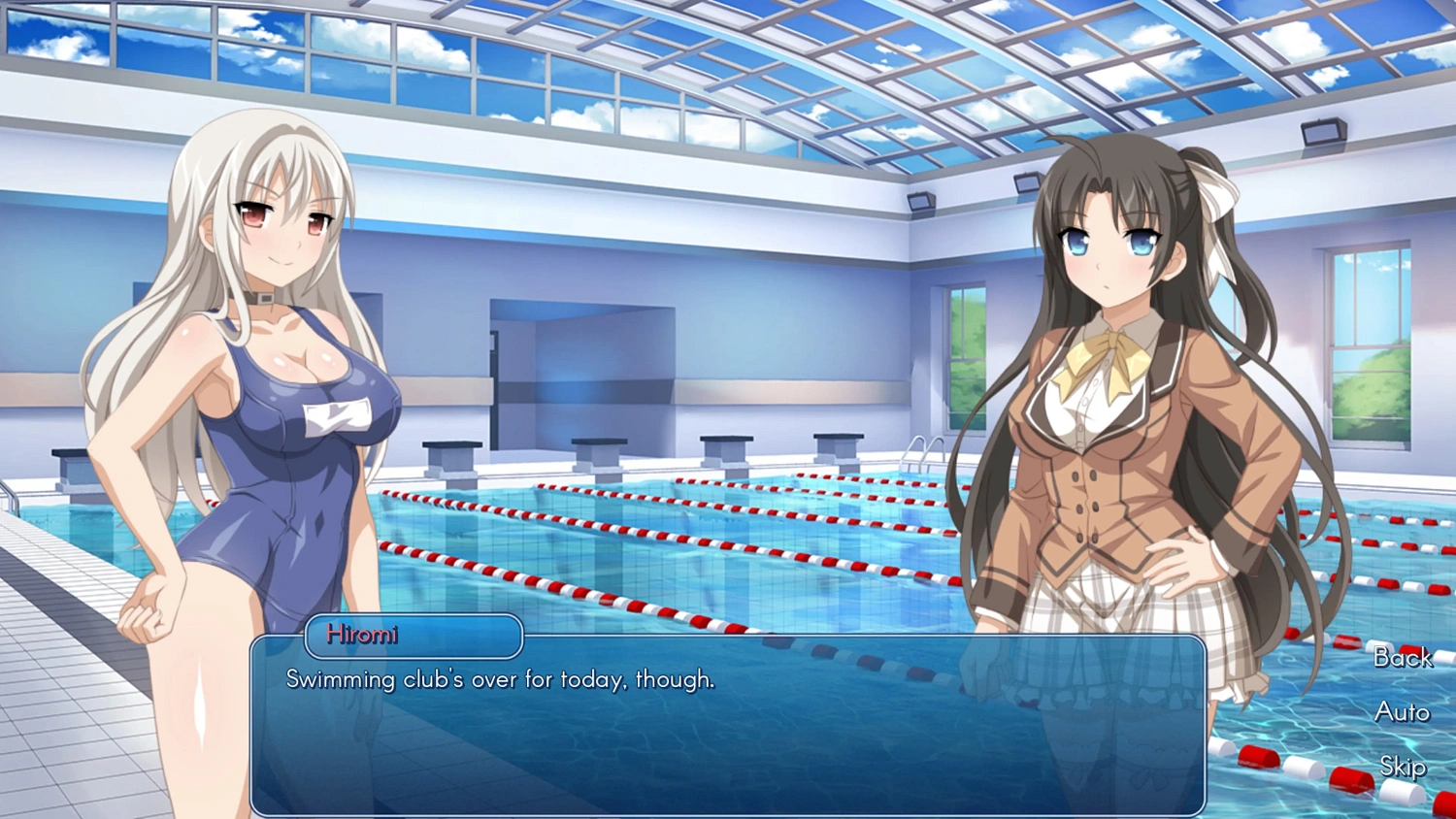
Task: Advance dialogue by clicking the text box
Action: 728,737
